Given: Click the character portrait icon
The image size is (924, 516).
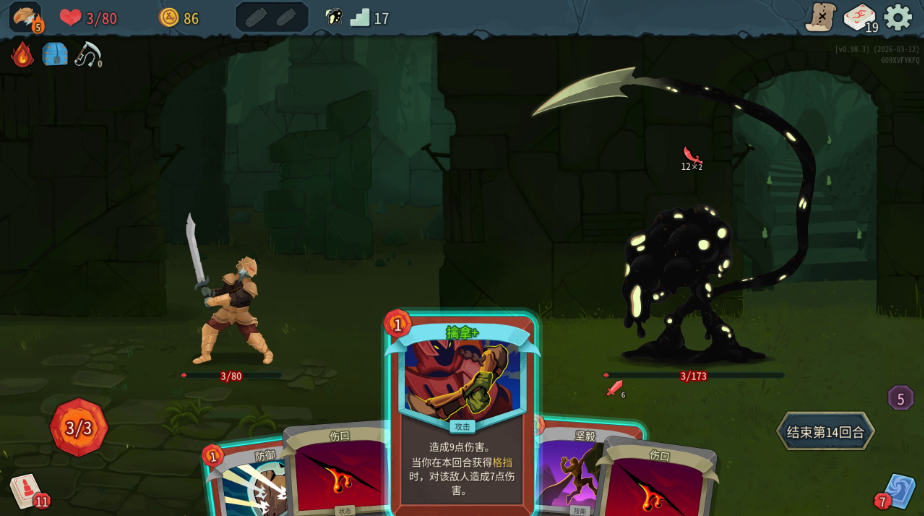Looking at the screenshot, I should 24,17.
